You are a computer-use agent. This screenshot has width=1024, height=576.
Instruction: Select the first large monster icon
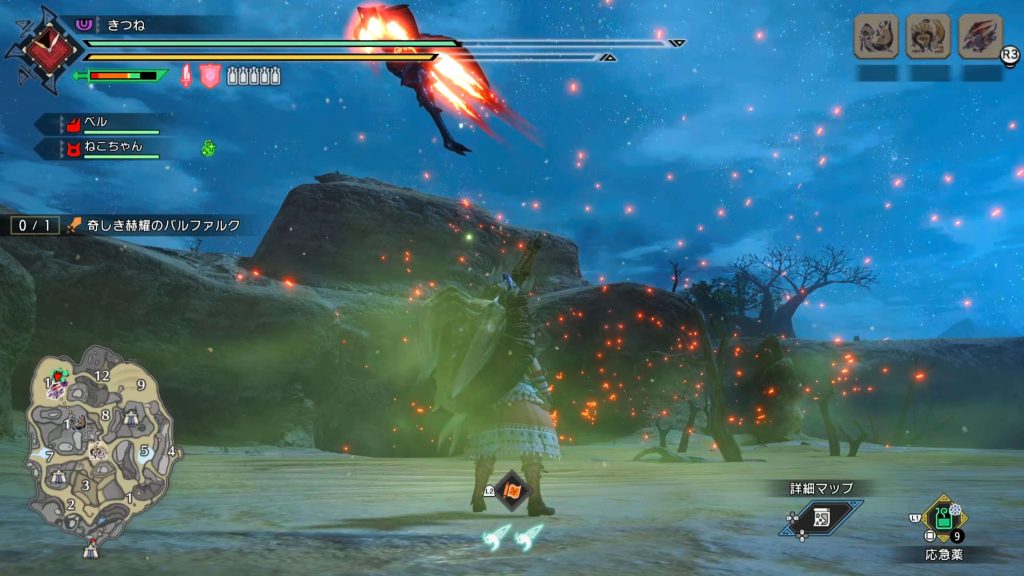[x=875, y=37]
